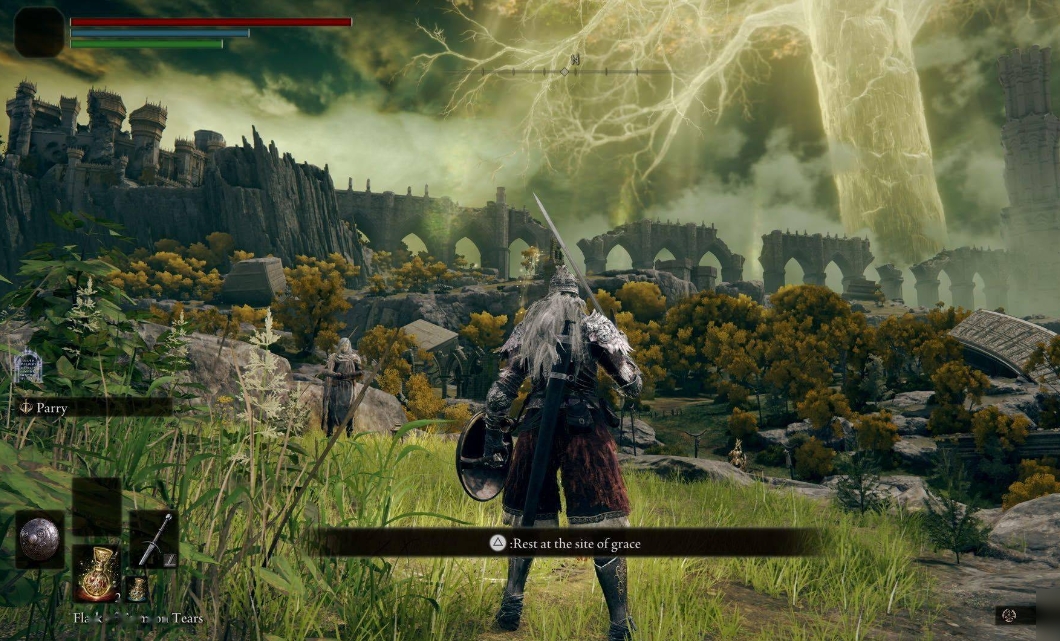Select the sword in the right-hand slot
The image size is (1060, 641).
point(153,539)
